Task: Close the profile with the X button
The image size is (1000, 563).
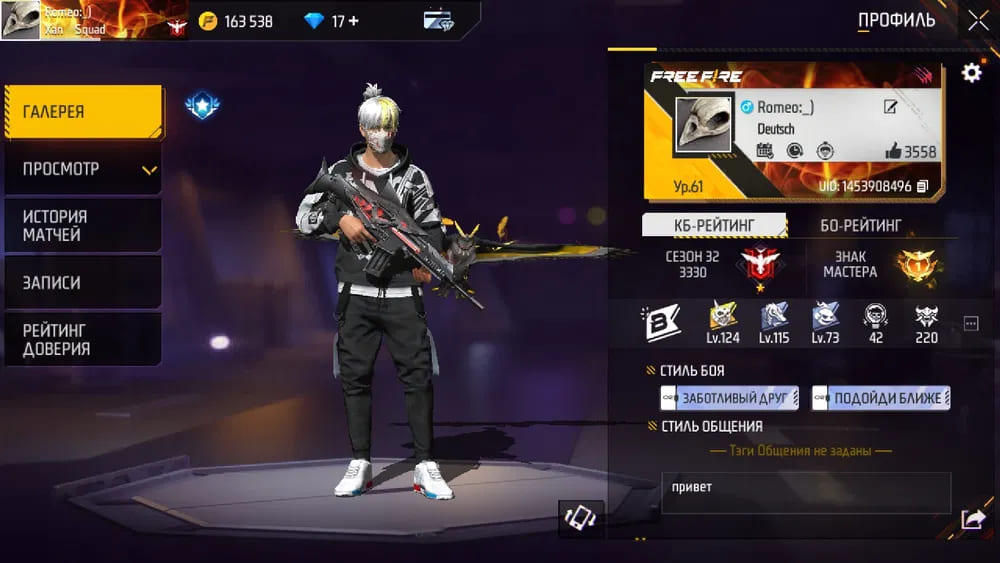Action: click(x=977, y=20)
